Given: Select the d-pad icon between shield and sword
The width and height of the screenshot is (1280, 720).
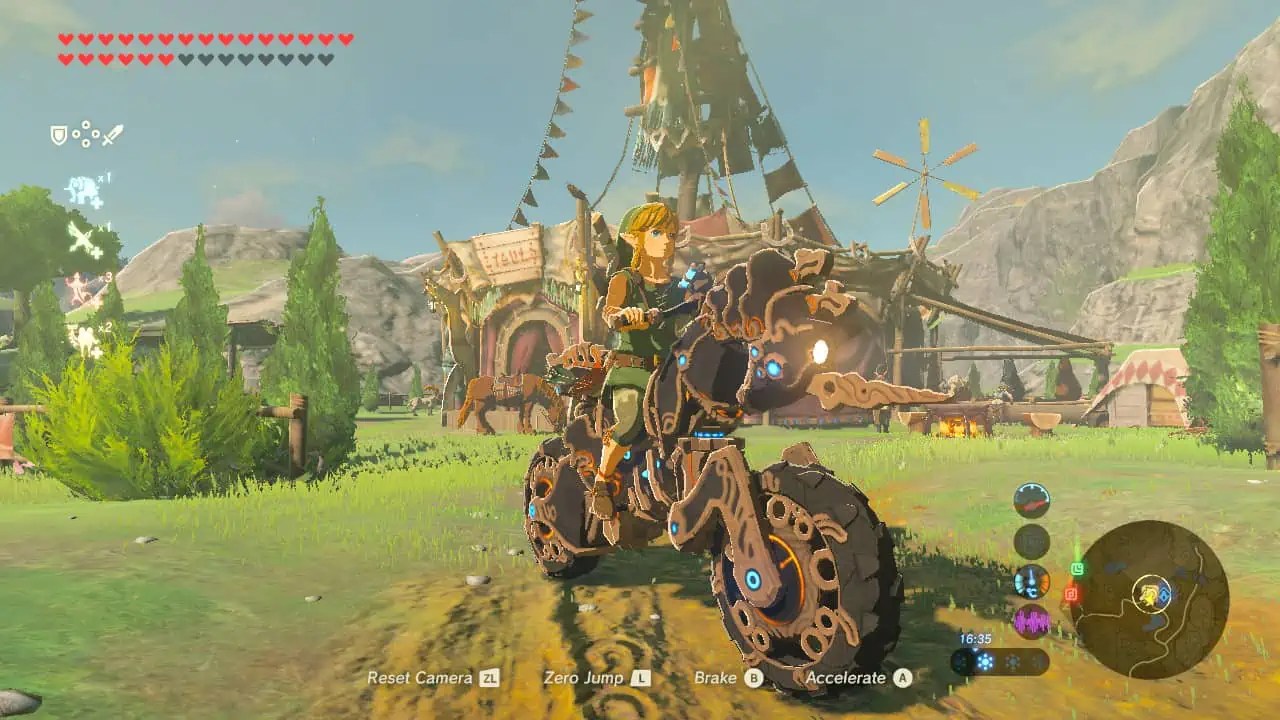Looking at the screenshot, I should 85,134.
